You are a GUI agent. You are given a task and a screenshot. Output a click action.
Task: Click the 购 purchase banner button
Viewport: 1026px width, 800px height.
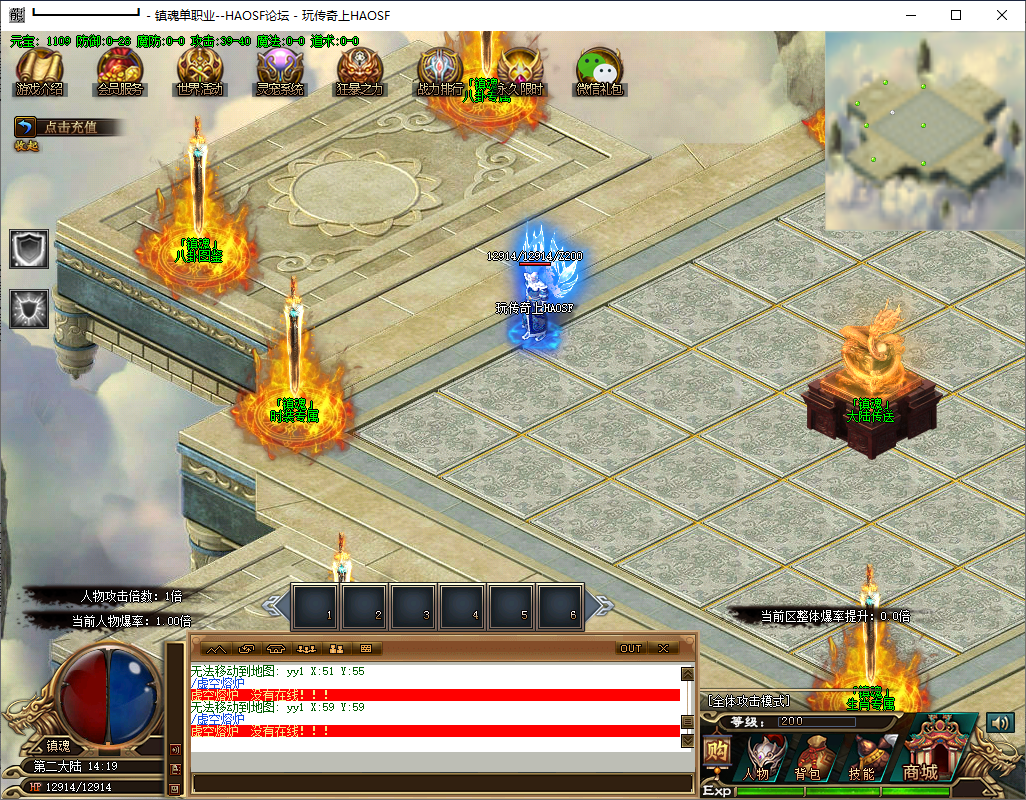pyautogui.click(x=715, y=751)
